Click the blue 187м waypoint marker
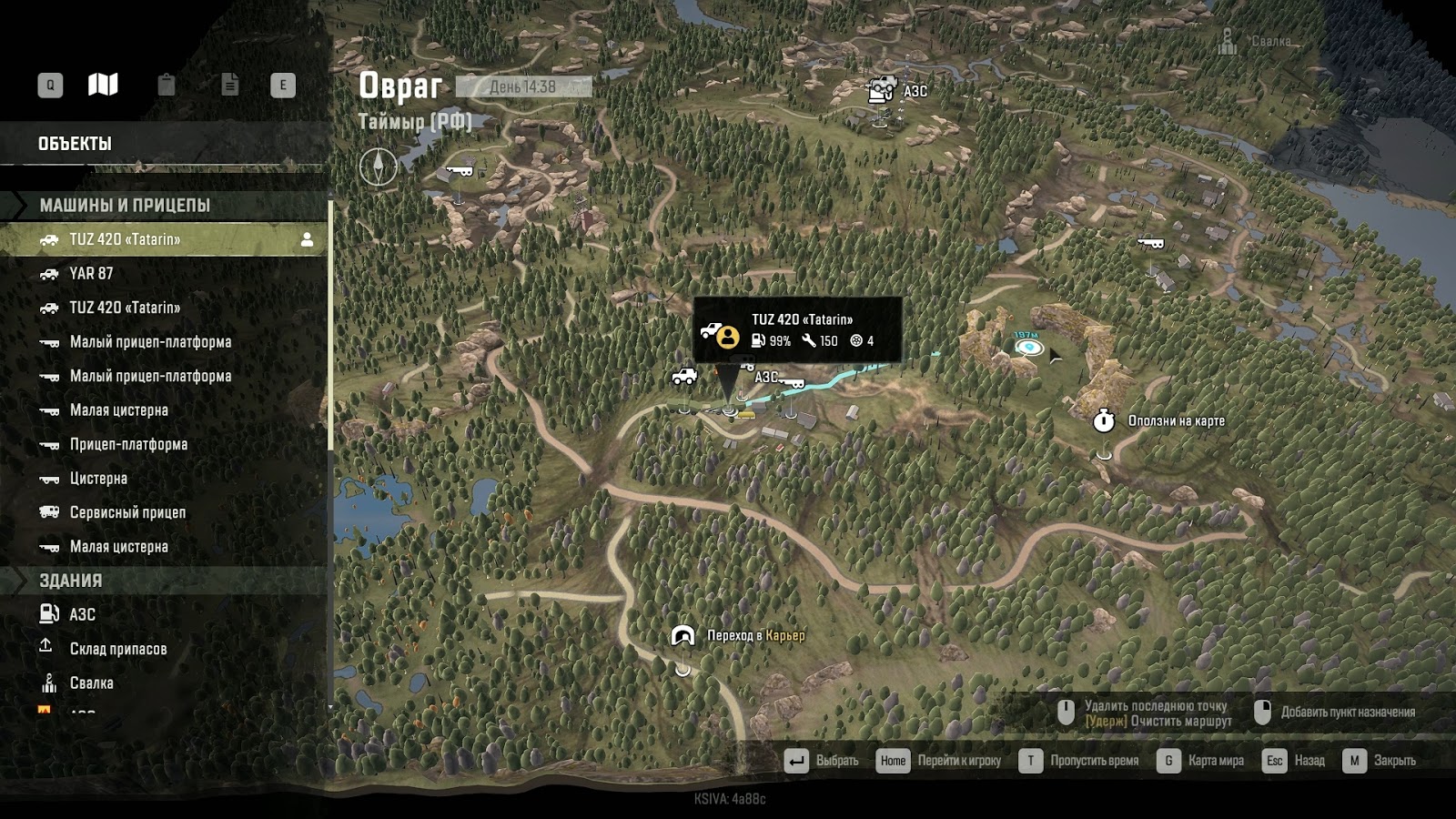Screen dimensions: 1456x819 pyautogui.click(x=1027, y=346)
